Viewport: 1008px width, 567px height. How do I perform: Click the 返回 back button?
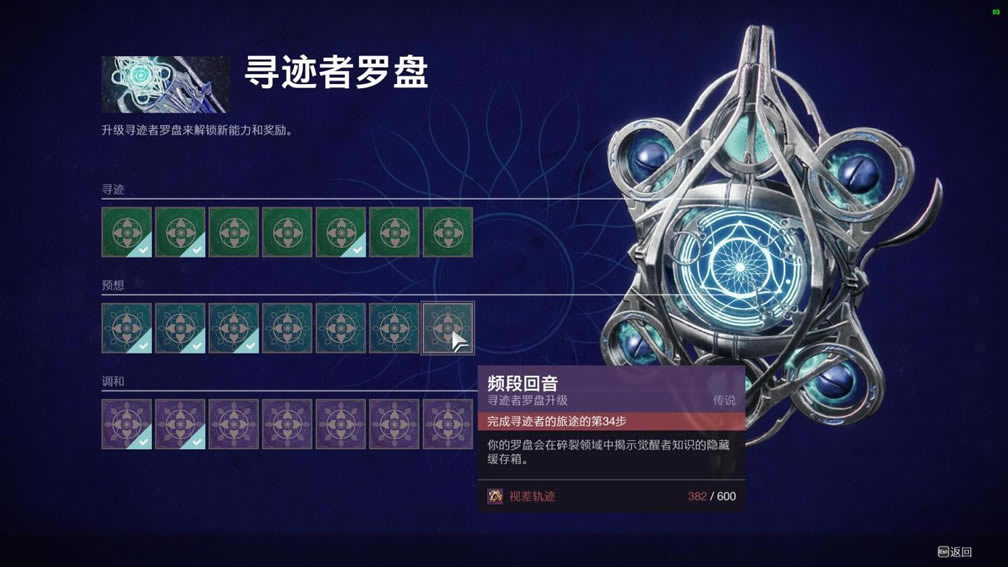(955, 552)
